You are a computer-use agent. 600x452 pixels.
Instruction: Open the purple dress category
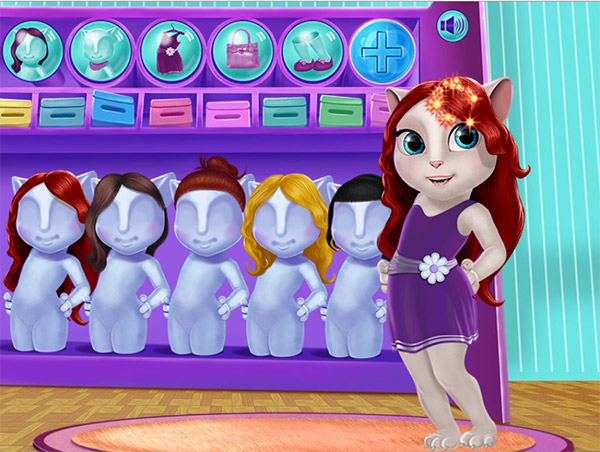click(x=172, y=50)
